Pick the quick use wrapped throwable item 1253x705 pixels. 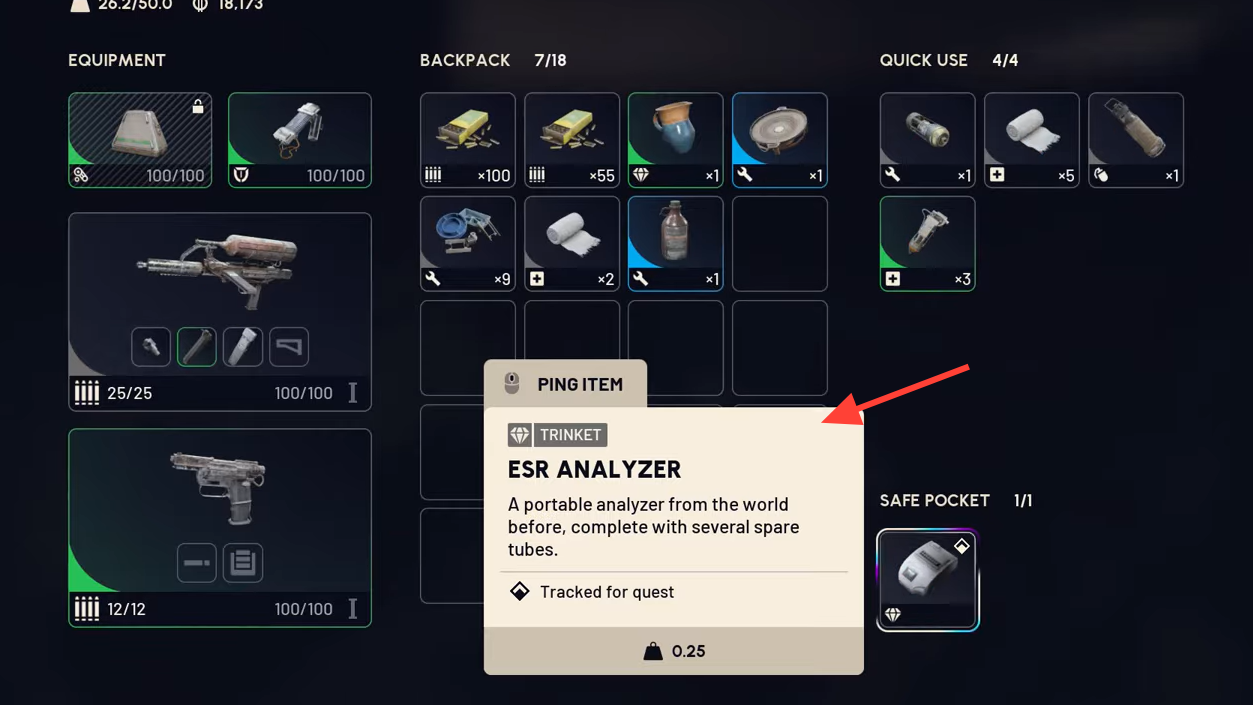[x=1135, y=140]
